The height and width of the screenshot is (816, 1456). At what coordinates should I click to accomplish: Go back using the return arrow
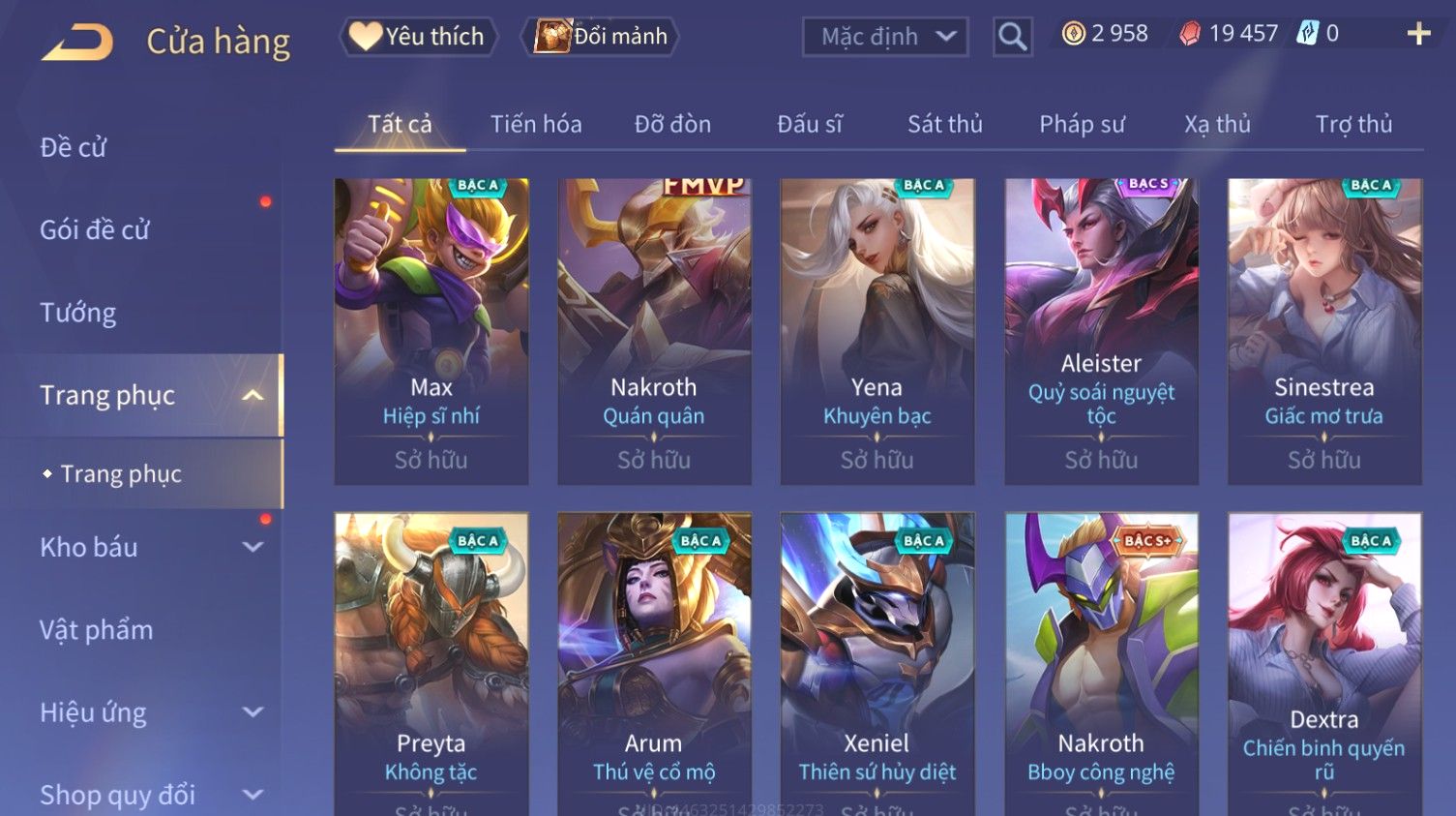77,42
